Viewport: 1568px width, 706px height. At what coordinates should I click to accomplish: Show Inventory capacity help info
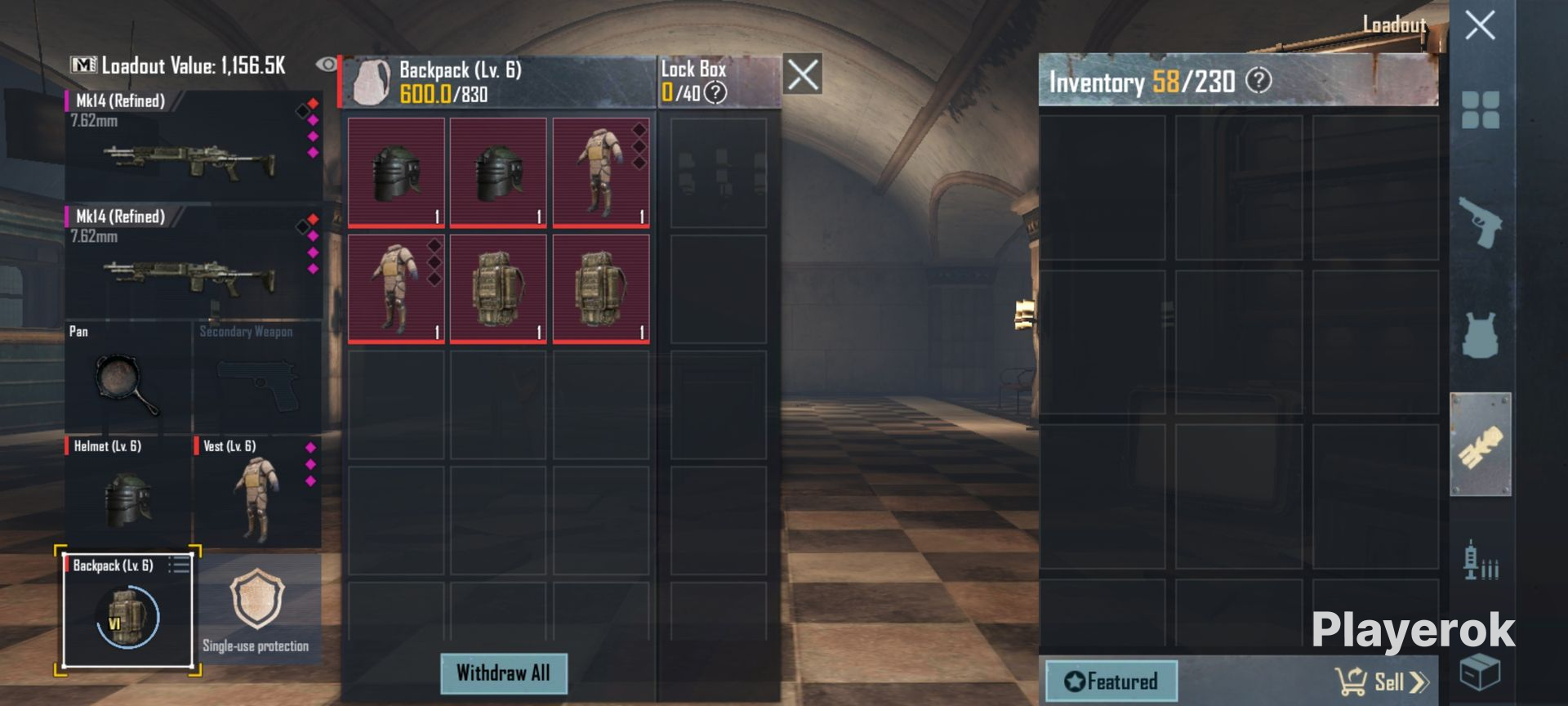1258,81
